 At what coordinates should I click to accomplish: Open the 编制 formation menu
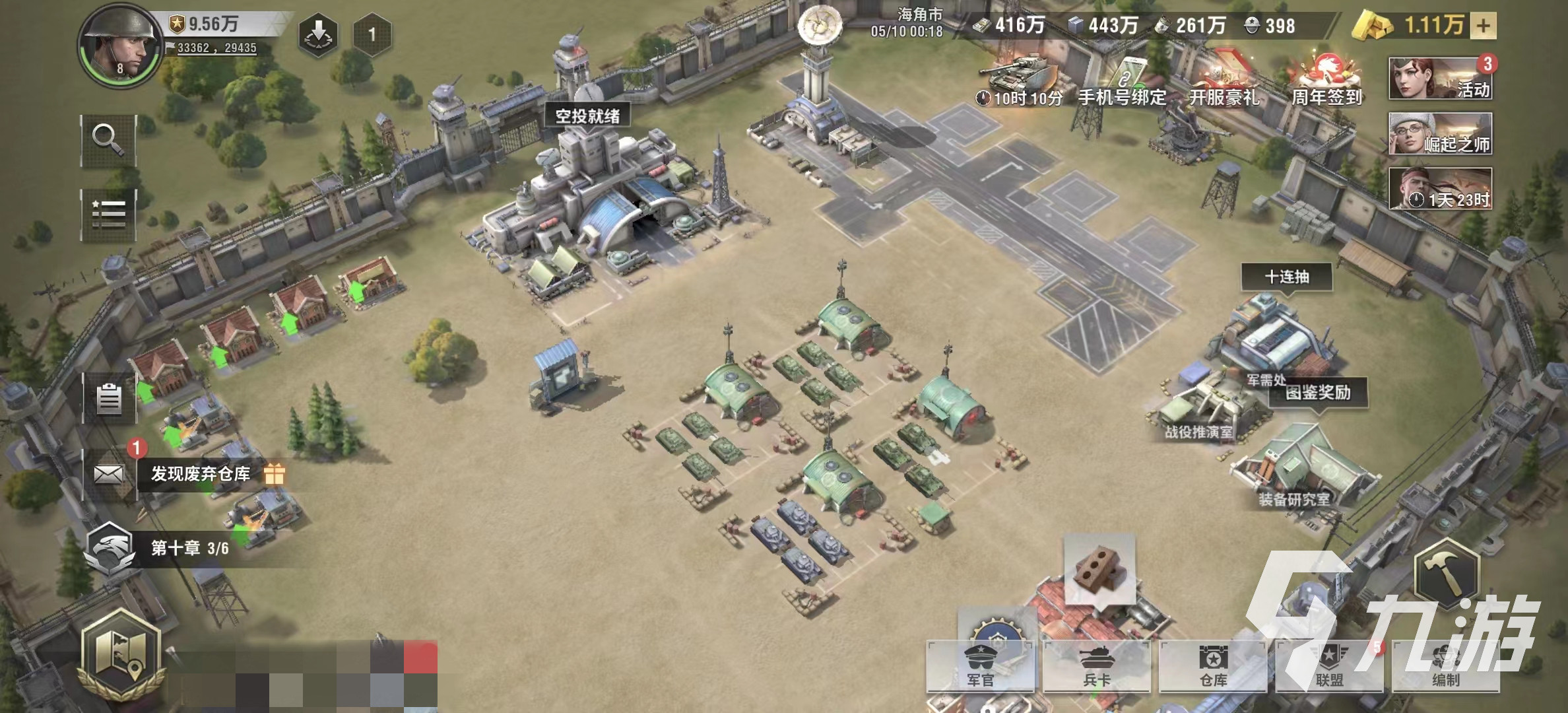coord(1445,667)
